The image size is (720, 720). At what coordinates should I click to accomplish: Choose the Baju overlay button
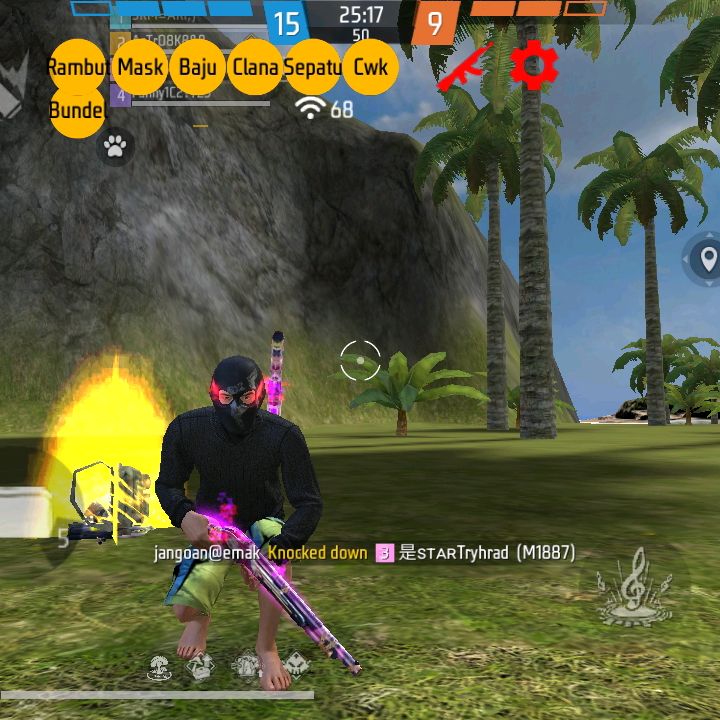pyautogui.click(x=198, y=68)
